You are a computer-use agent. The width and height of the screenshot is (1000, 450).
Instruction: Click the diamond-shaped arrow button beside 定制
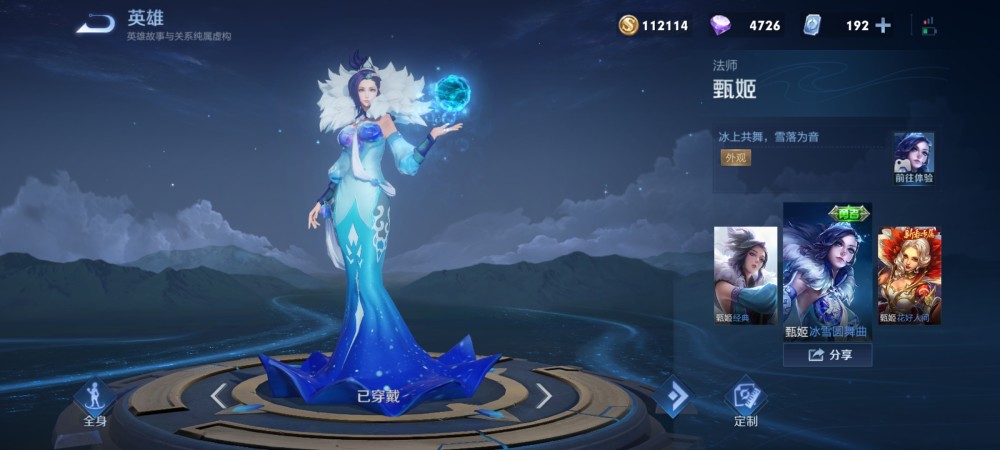tap(675, 396)
